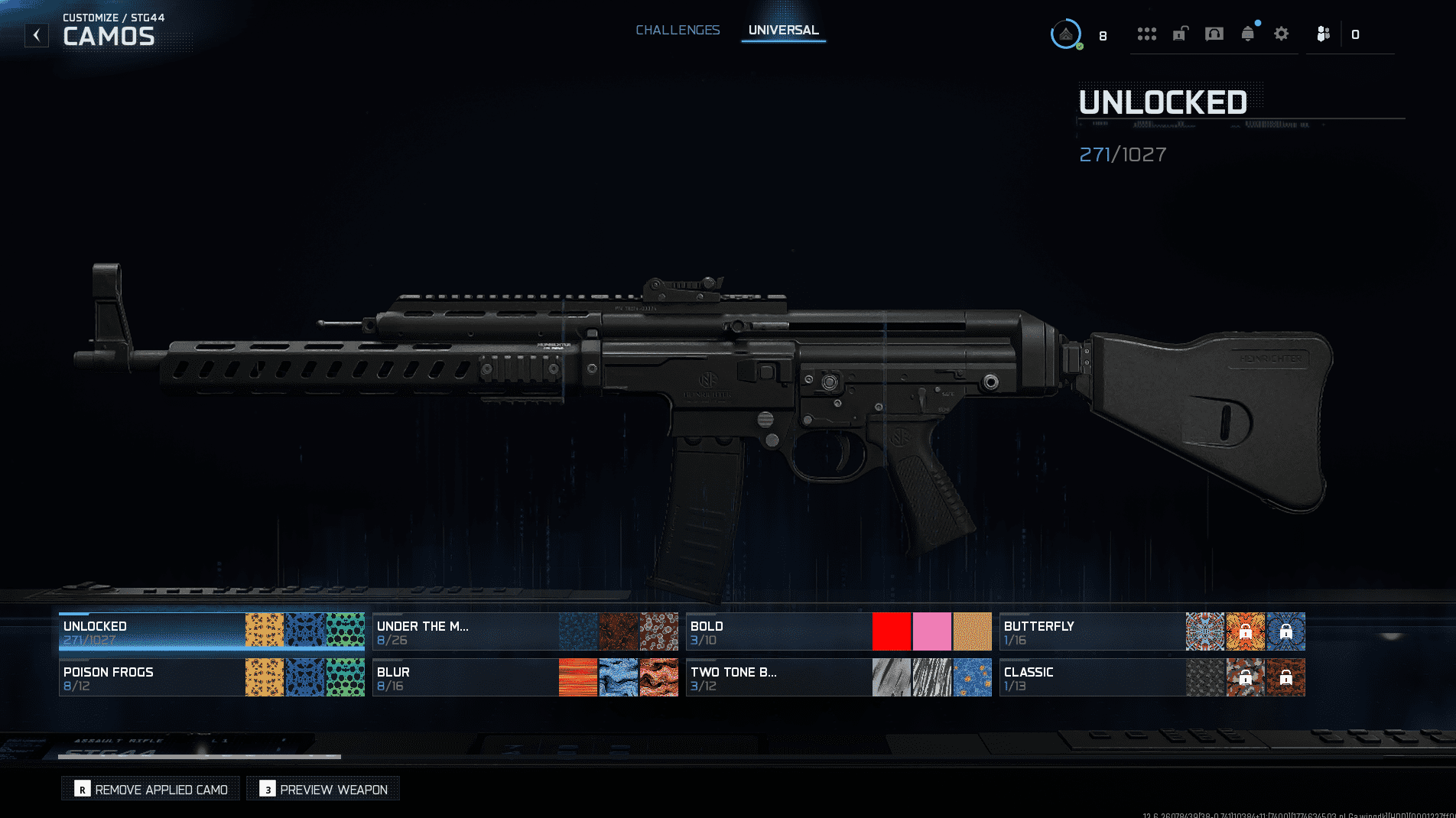Switch to the Challenges tab

coord(678,30)
